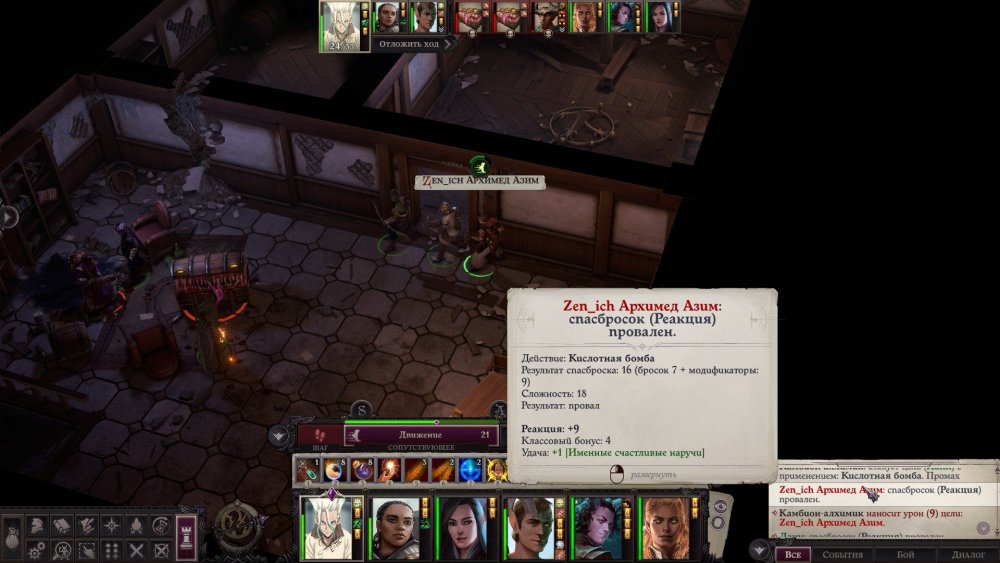Open the inventory bag icon
1000x563 pixels.
tap(12, 535)
